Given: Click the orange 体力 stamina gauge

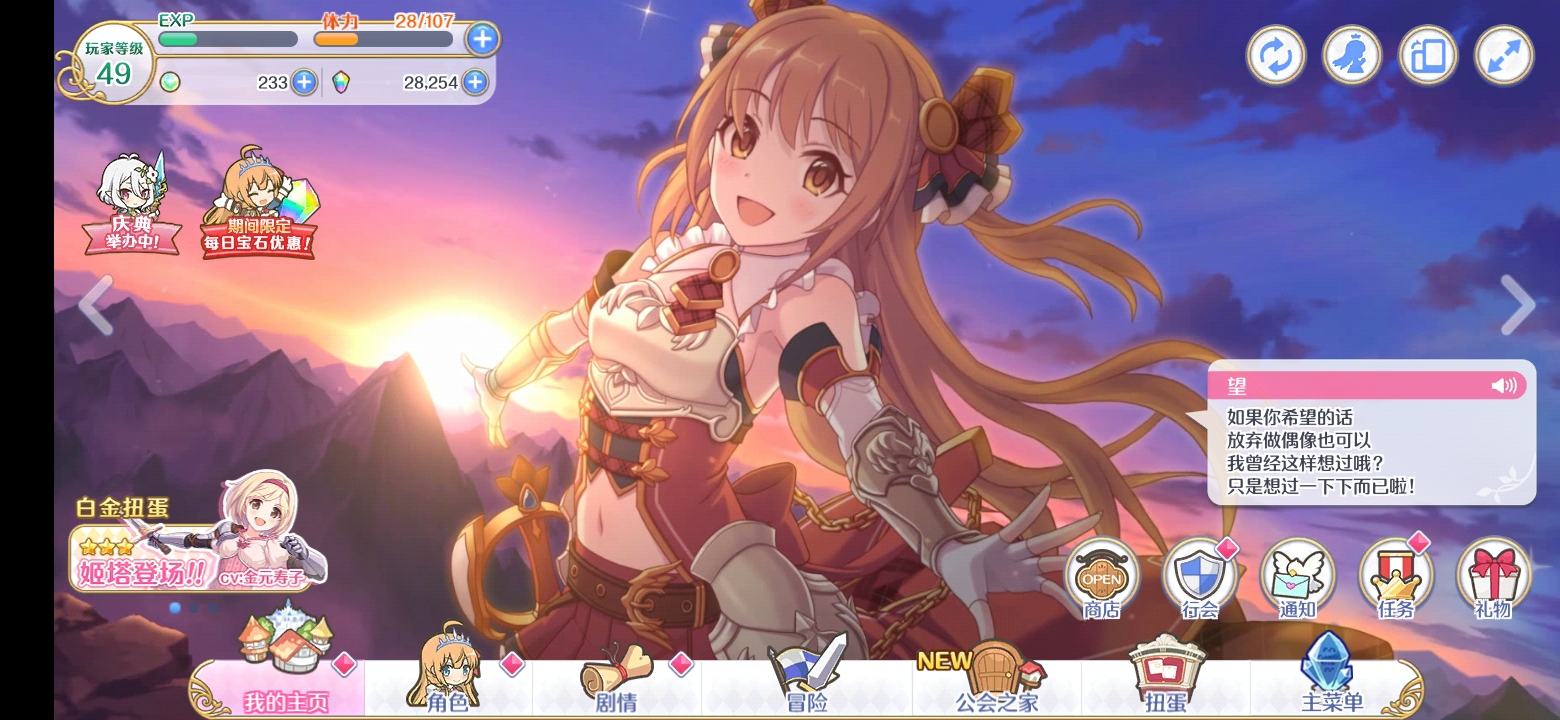Looking at the screenshot, I should 385,38.
